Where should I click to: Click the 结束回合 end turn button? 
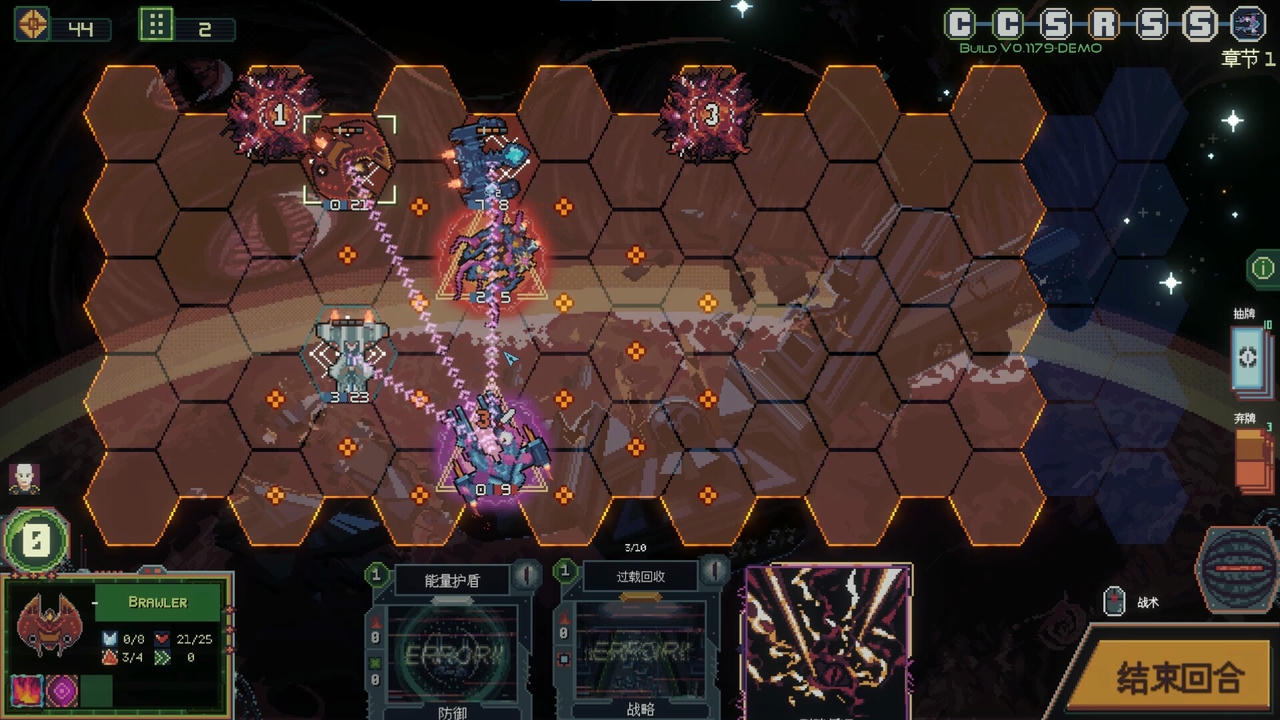point(1178,679)
